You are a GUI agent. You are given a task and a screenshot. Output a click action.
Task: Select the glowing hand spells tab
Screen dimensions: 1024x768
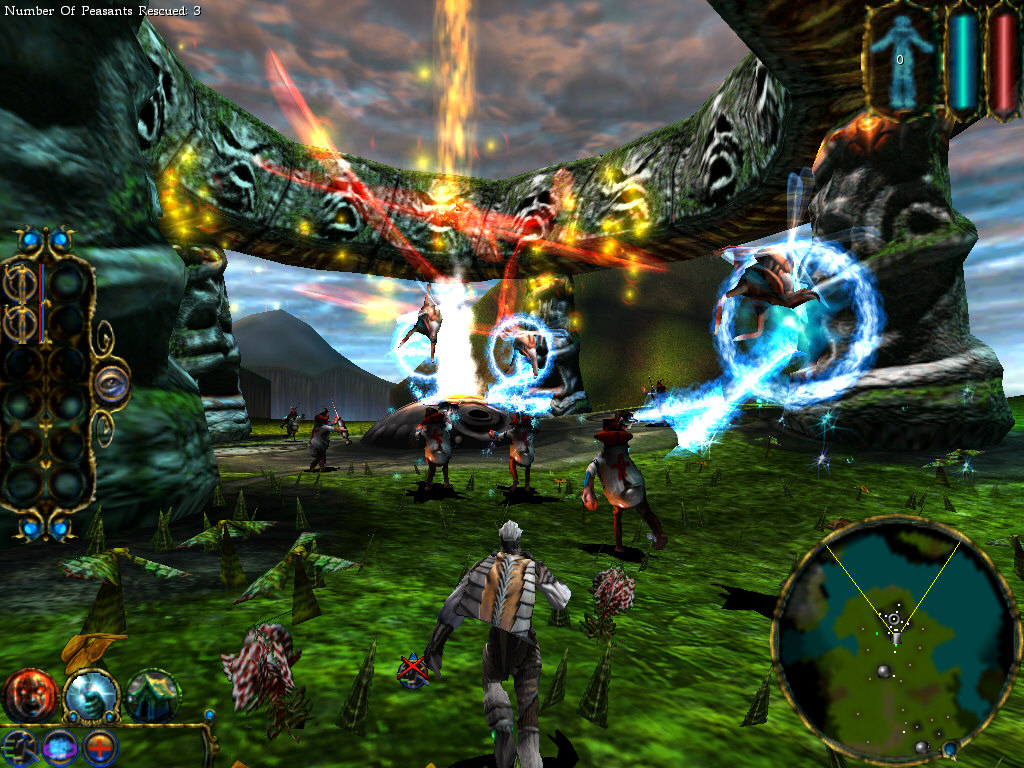[91, 694]
